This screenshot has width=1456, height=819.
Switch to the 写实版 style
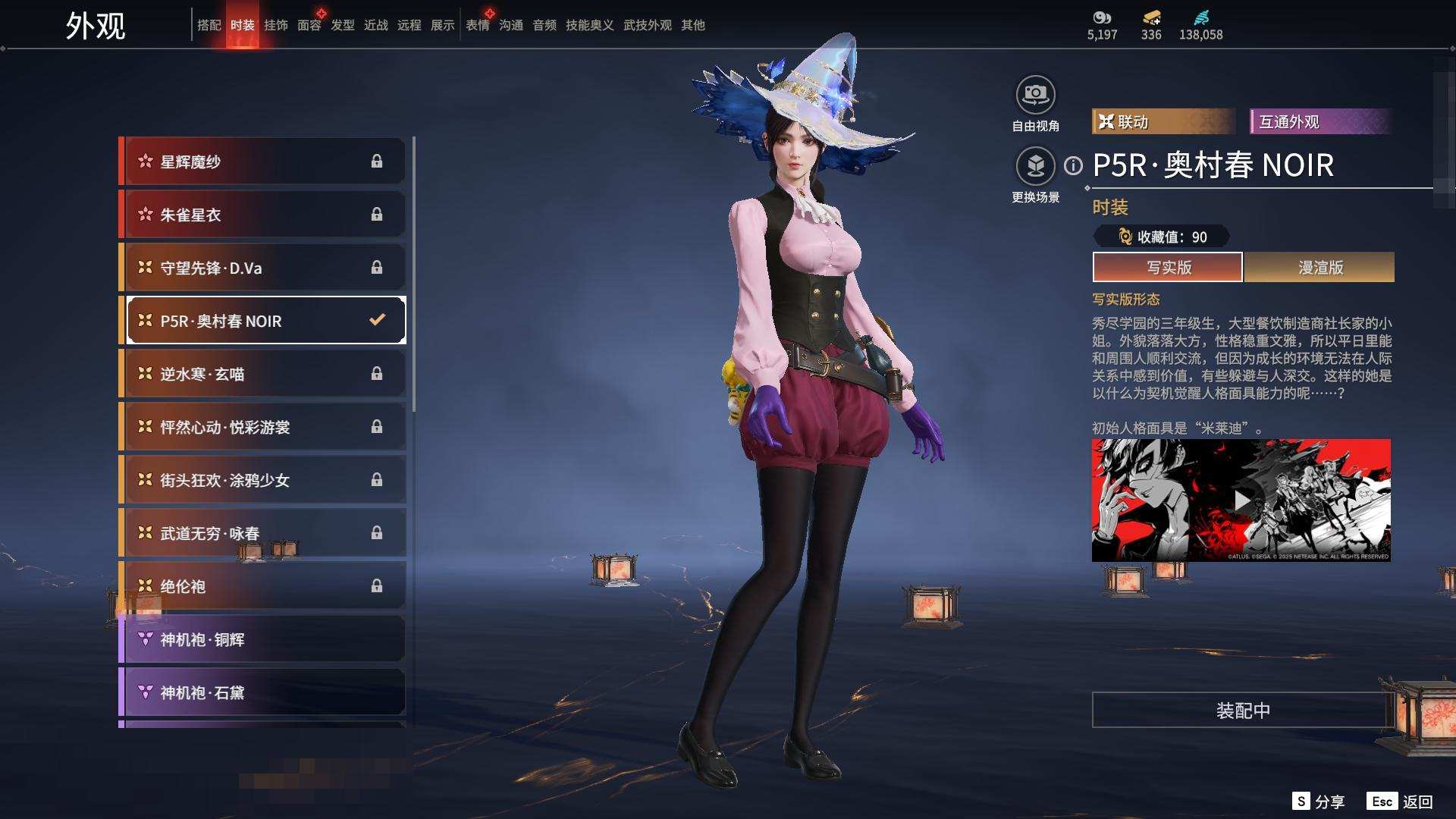[1168, 267]
